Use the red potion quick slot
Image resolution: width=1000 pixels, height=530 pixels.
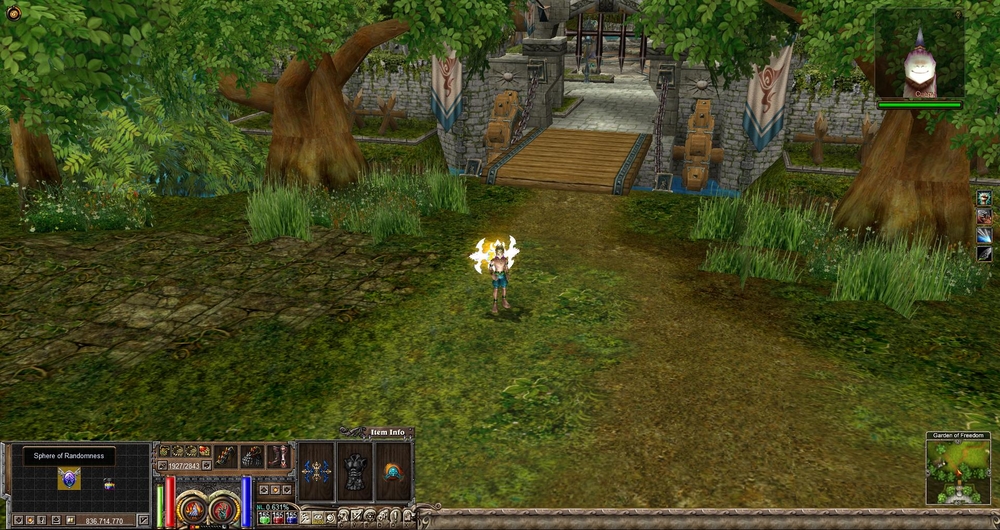click(278, 518)
